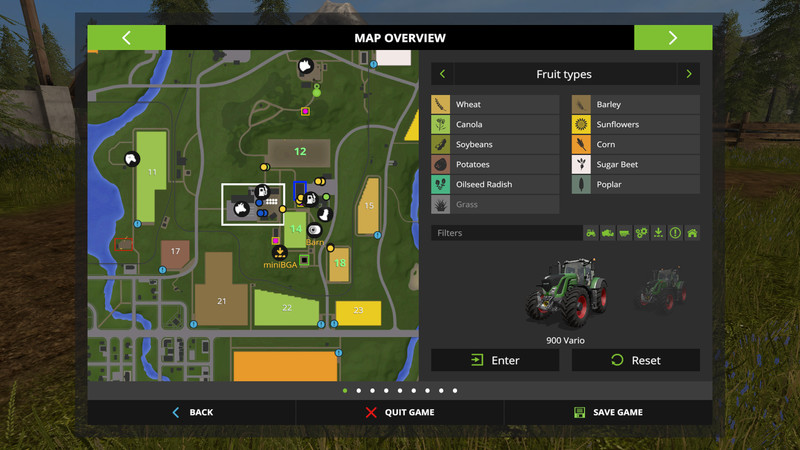Screen dimensions: 800x450
Task: Reset the selected vehicle
Action: [635, 360]
